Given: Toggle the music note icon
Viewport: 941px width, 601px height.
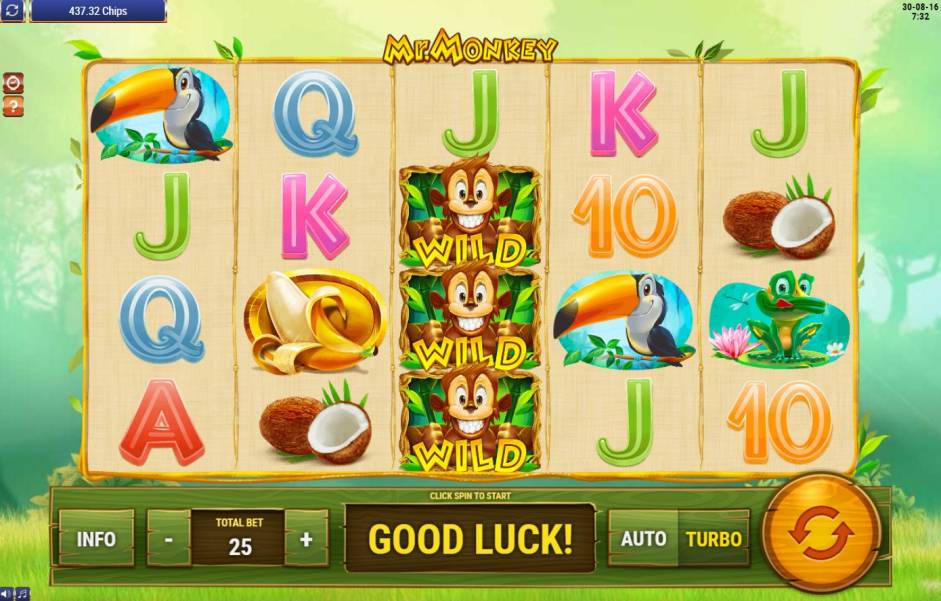Looking at the screenshot, I should coord(21,594).
